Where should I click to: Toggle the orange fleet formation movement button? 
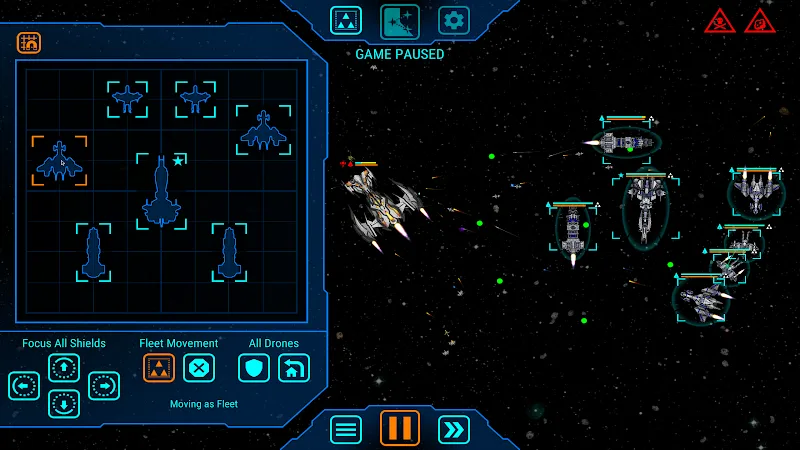(x=159, y=368)
